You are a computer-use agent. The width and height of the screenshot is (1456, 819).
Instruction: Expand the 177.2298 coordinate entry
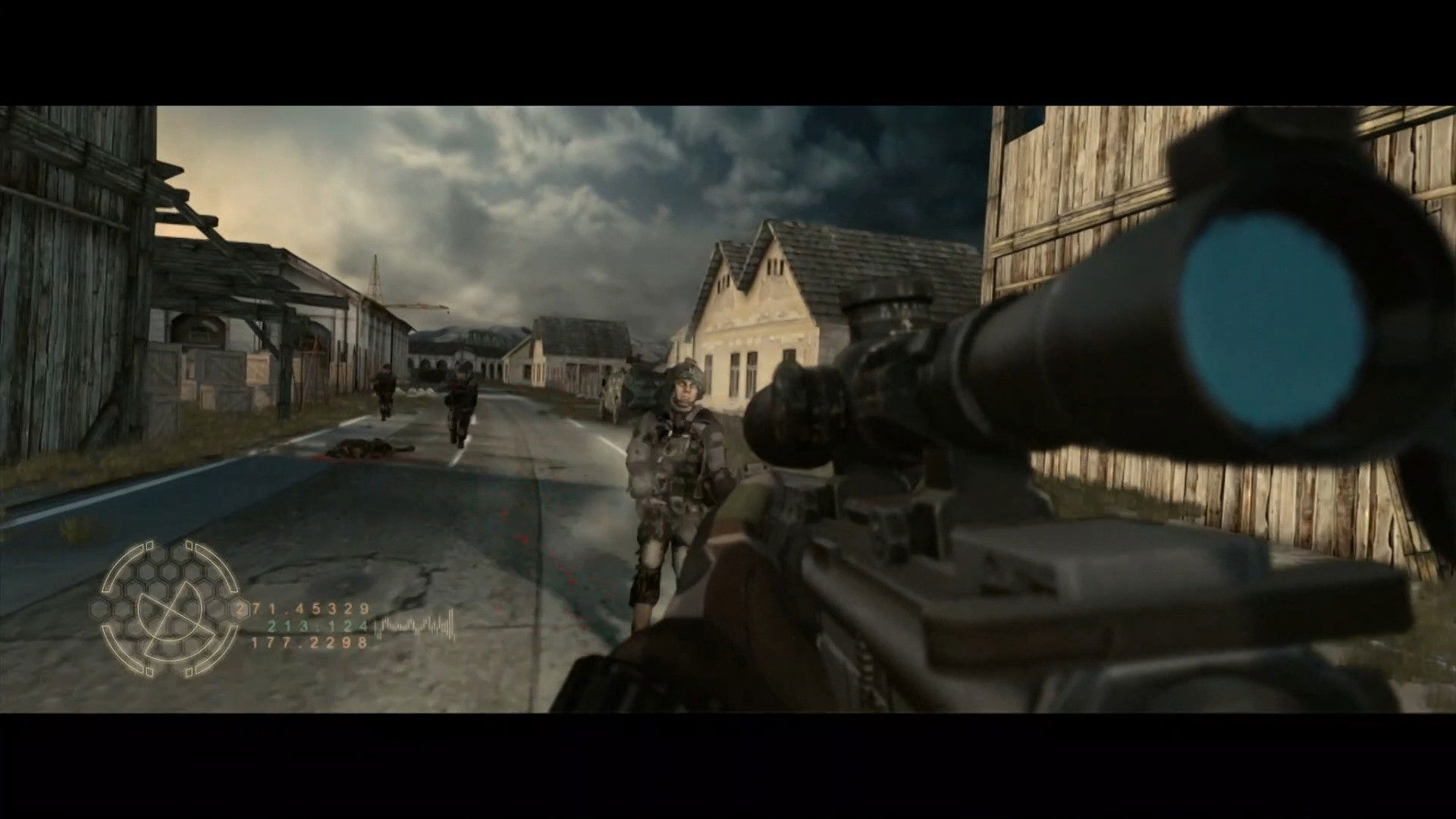[308, 643]
